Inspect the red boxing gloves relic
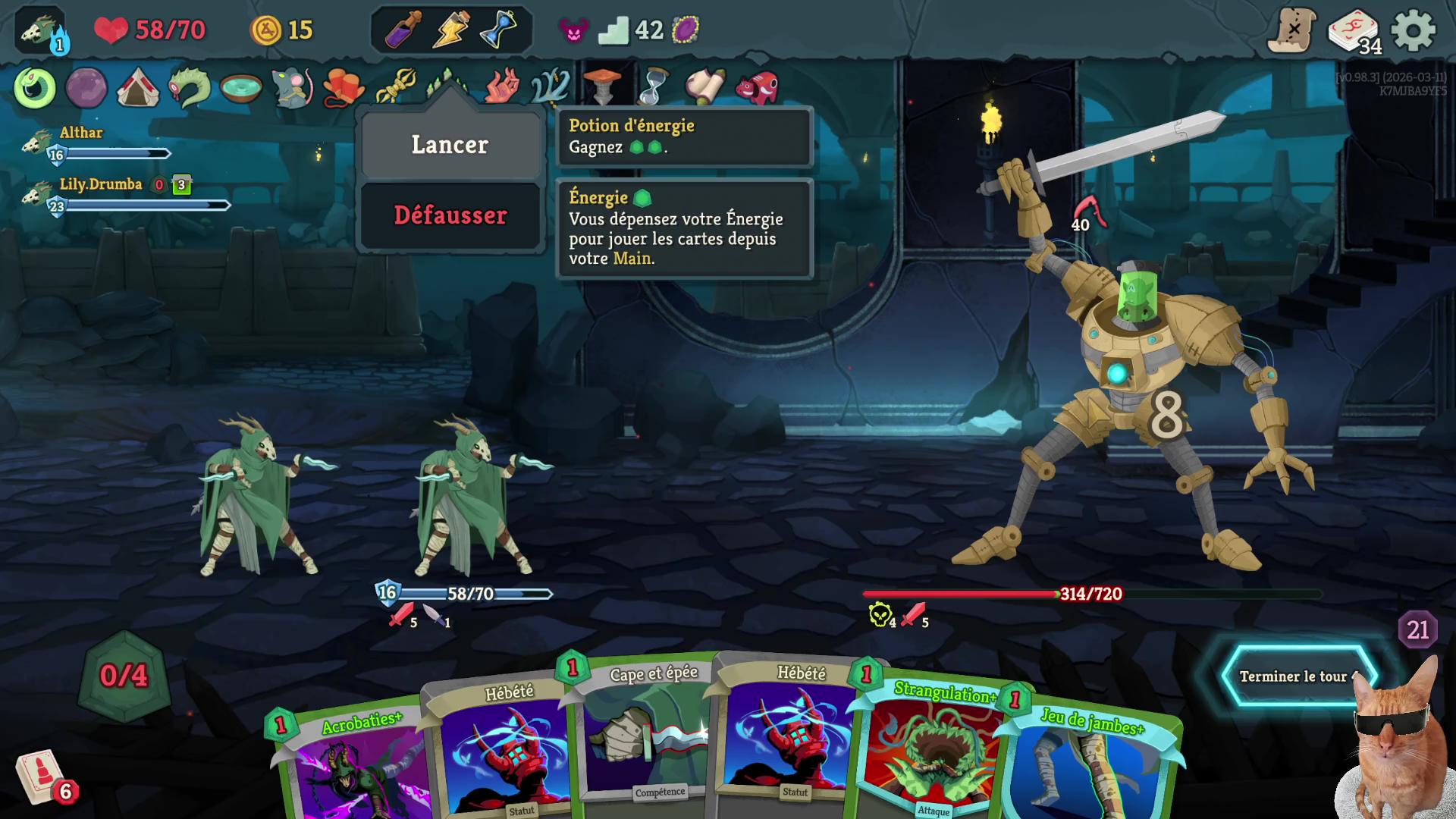 (x=344, y=88)
